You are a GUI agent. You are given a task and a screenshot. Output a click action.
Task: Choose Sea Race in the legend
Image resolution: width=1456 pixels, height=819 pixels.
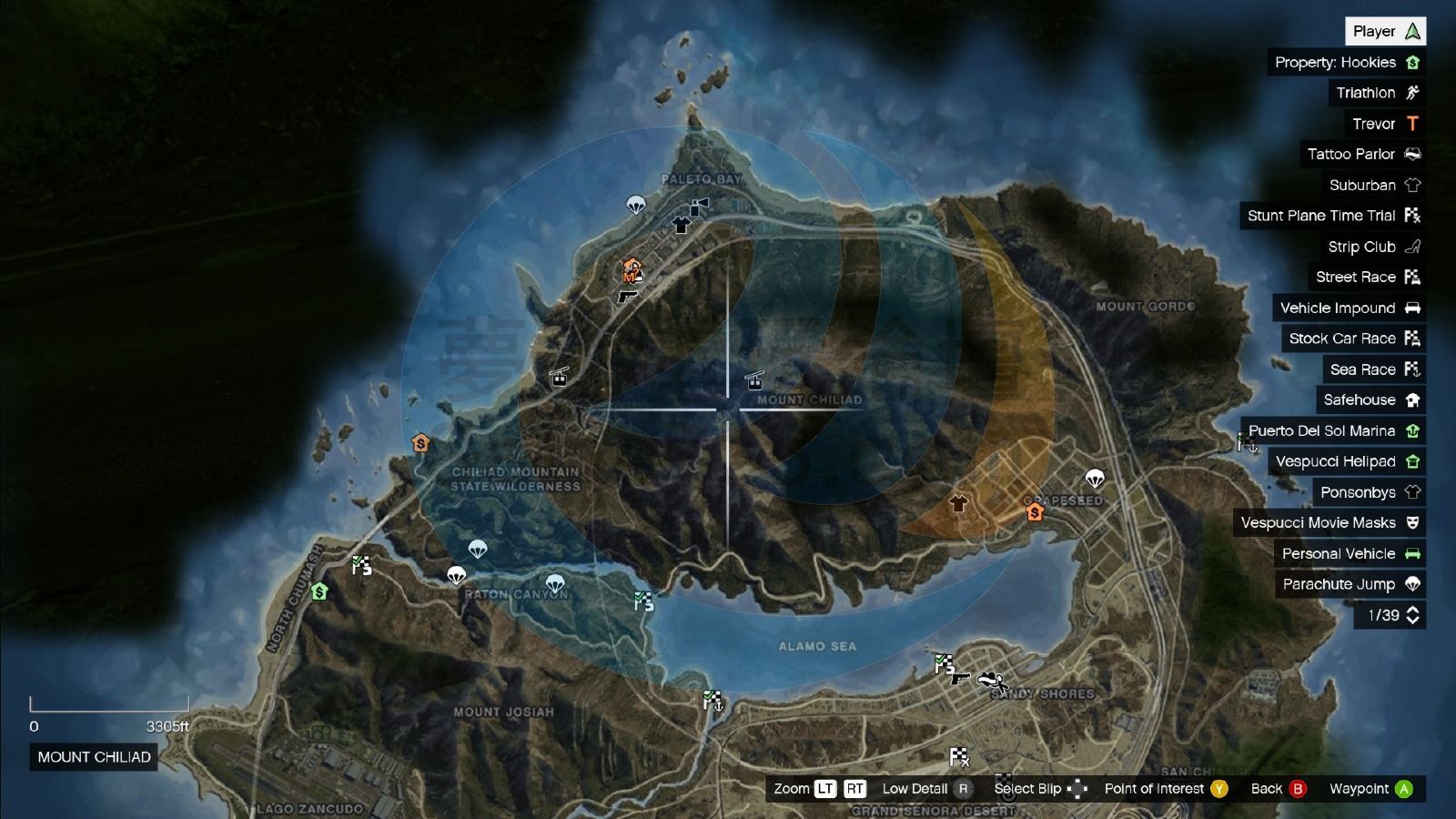[1373, 369]
